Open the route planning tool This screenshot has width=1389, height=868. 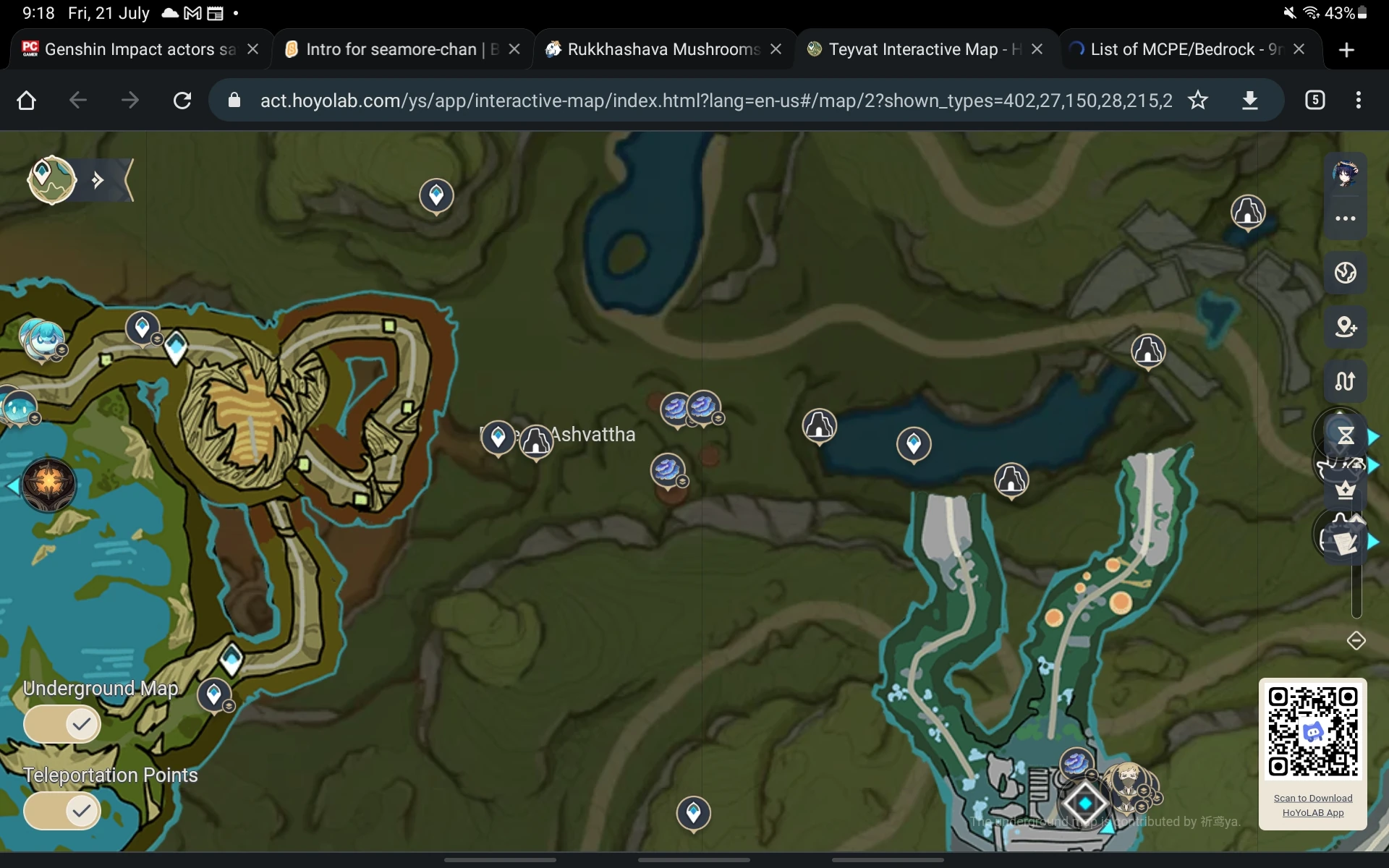tap(1346, 381)
